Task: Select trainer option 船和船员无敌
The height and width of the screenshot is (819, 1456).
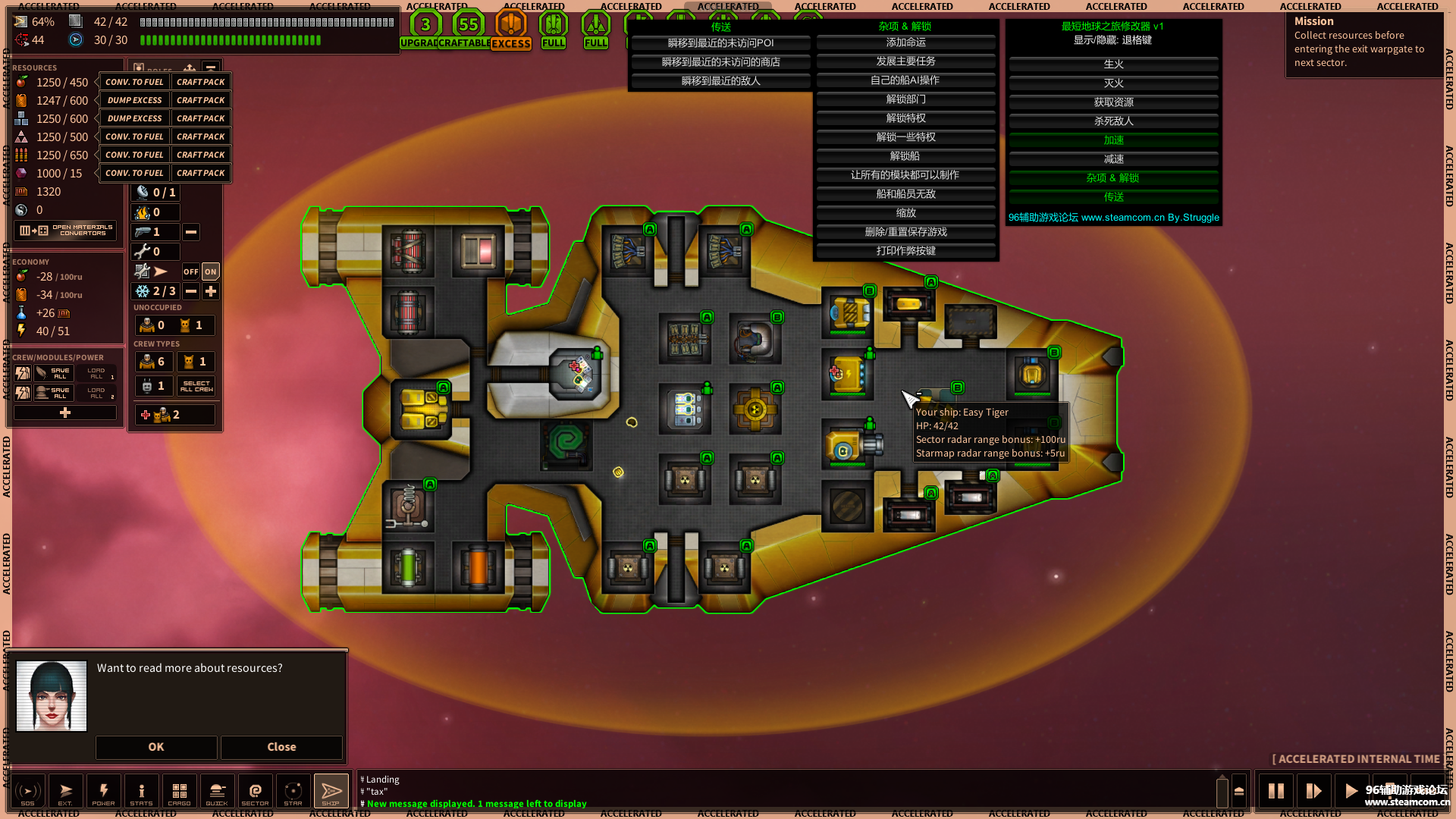Action: tap(905, 194)
